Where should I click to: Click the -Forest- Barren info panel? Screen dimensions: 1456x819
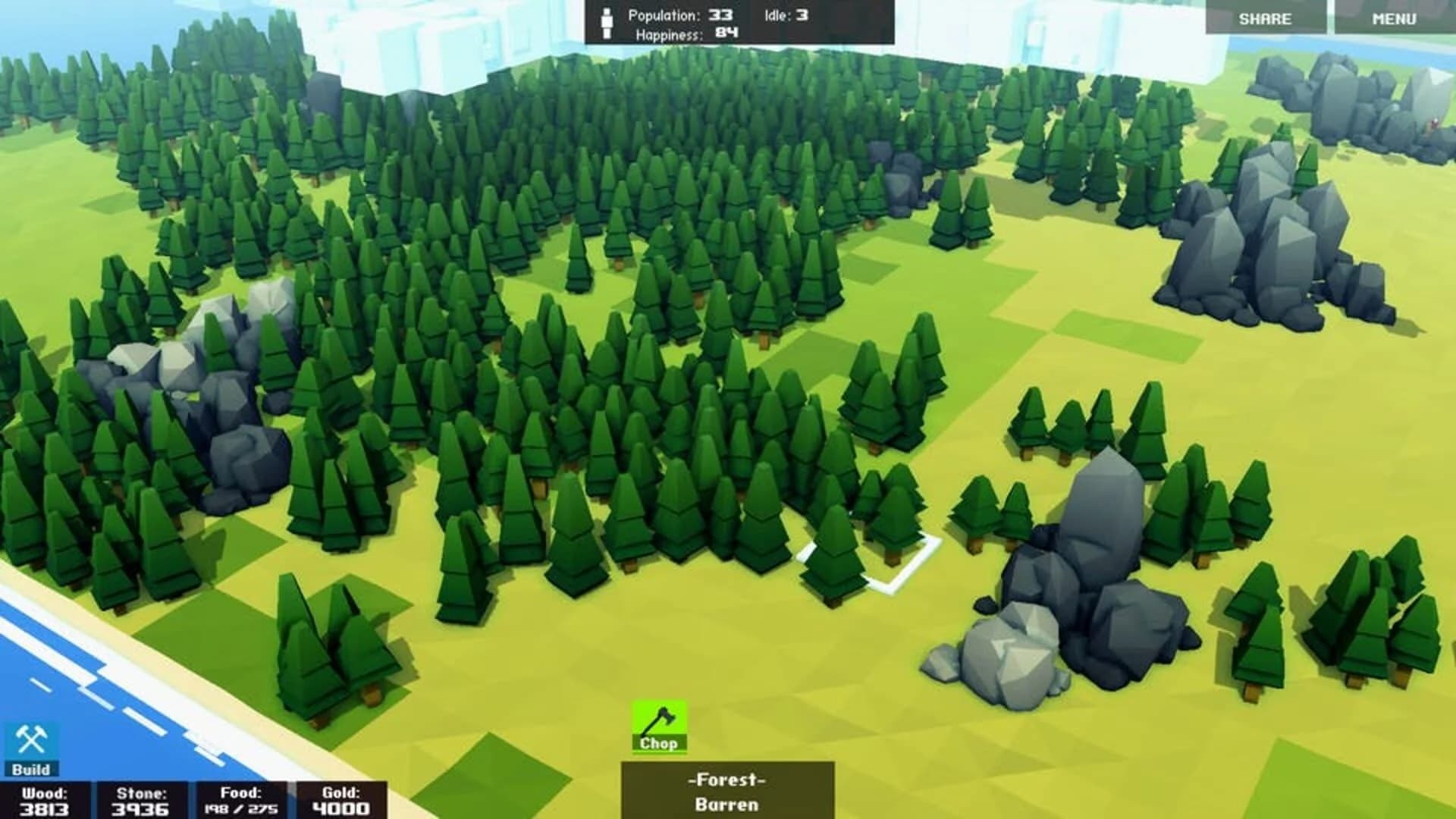point(726,789)
